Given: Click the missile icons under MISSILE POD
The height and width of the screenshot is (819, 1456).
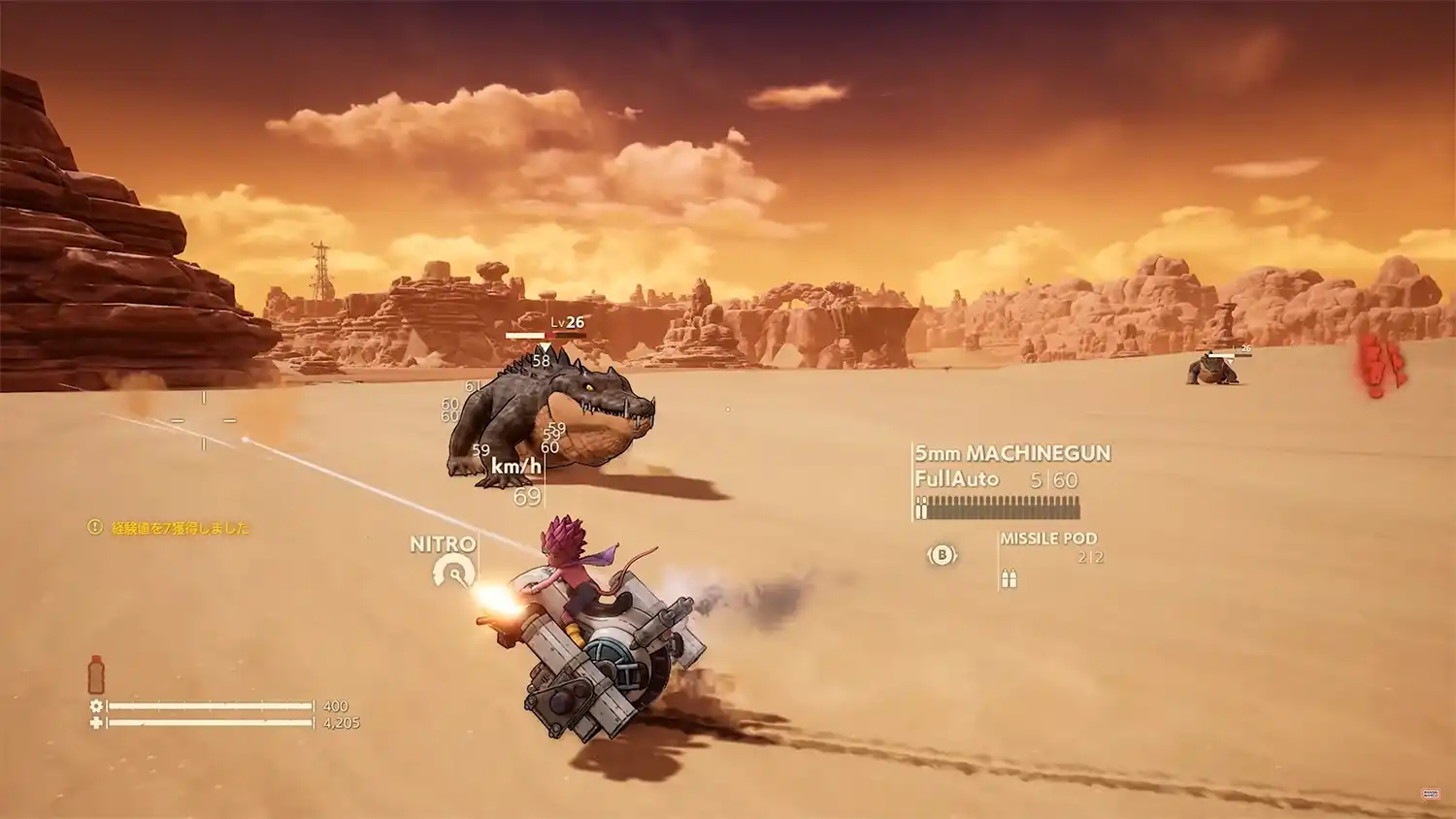Looking at the screenshot, I should point(1009,577).
